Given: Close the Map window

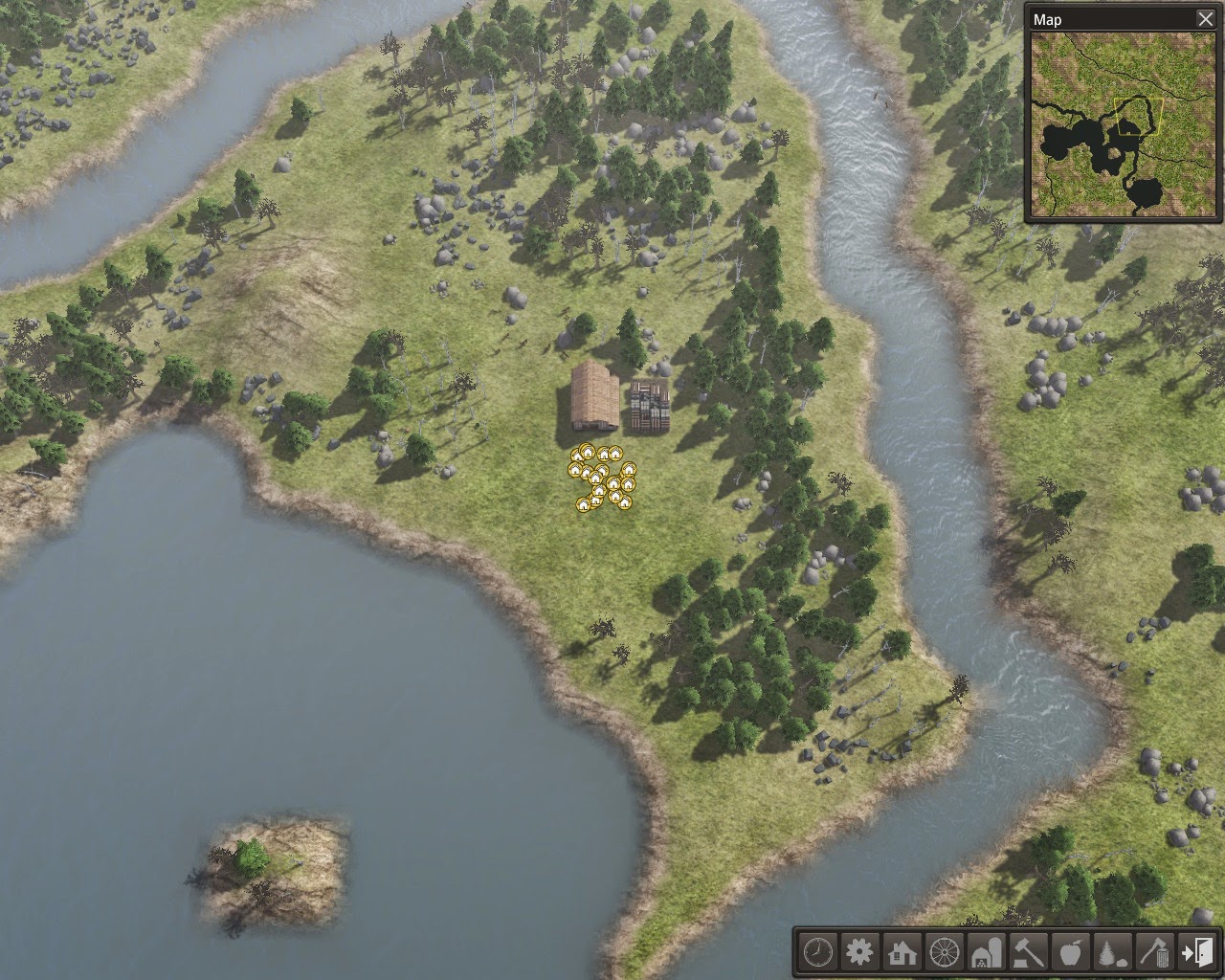Looking at the screenshot, I should tap(1205, 18).
